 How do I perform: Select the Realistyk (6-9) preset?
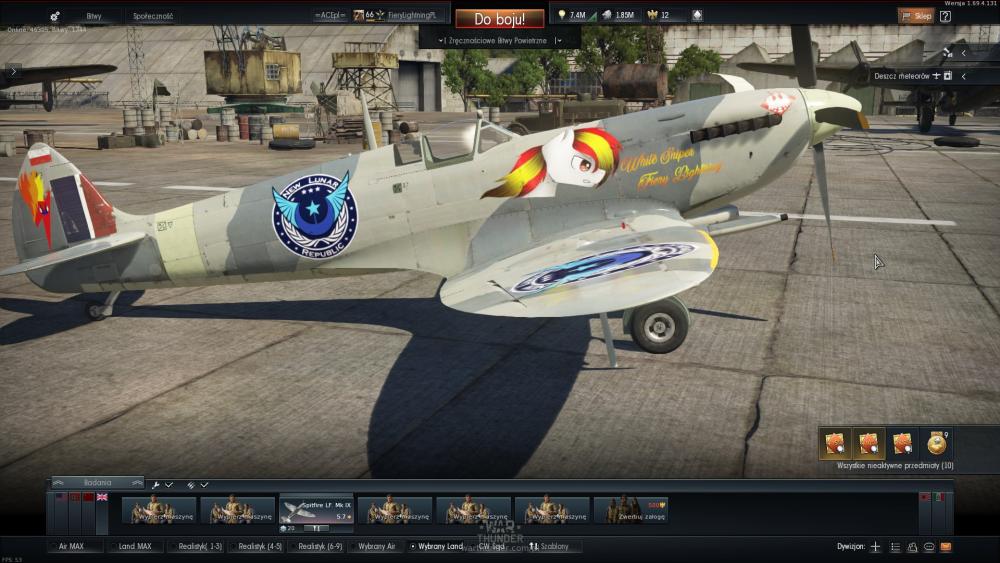pos(319,547)
